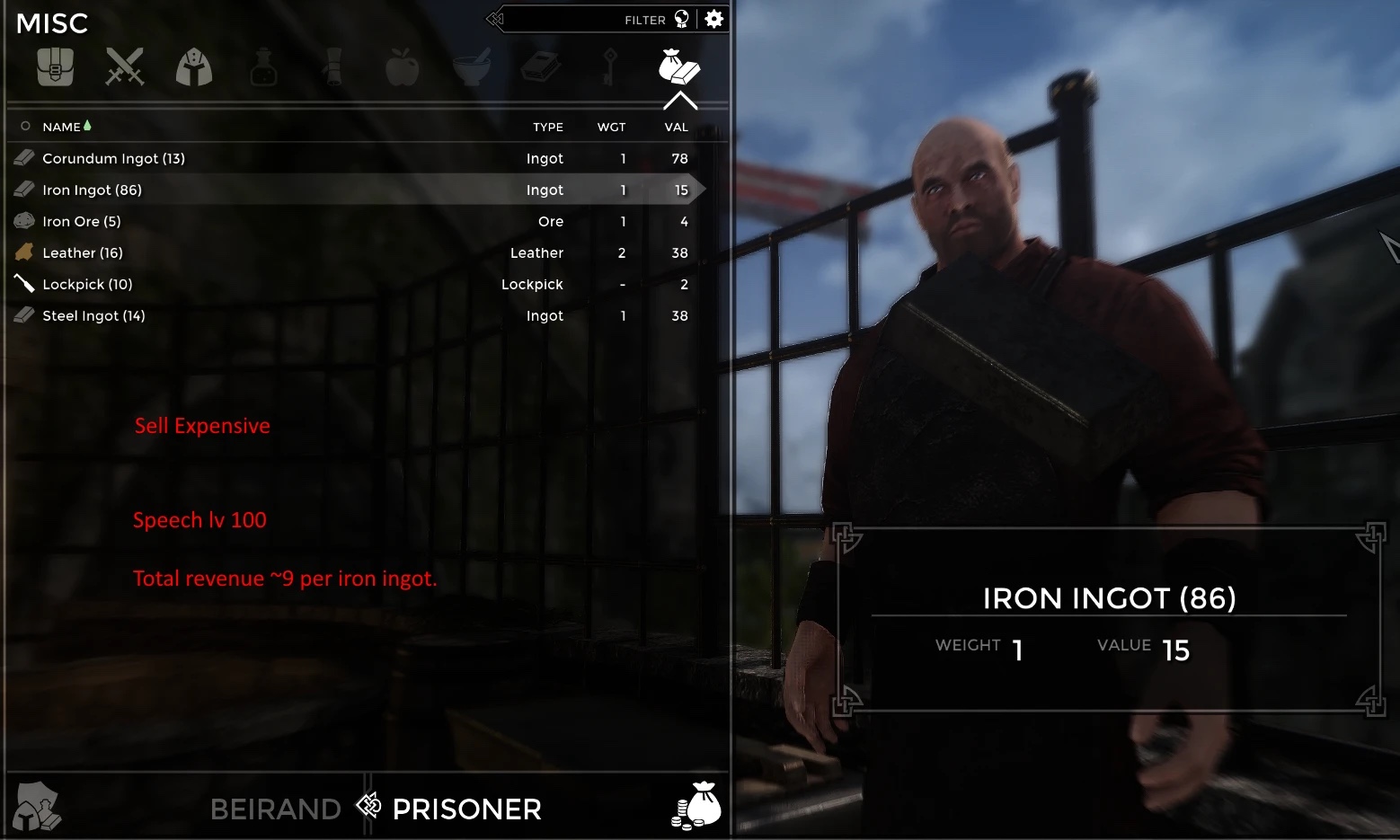Switch to the all-items backpack tab
The height and width of the screenshot is (840, 1400).
tap(55, 67)
